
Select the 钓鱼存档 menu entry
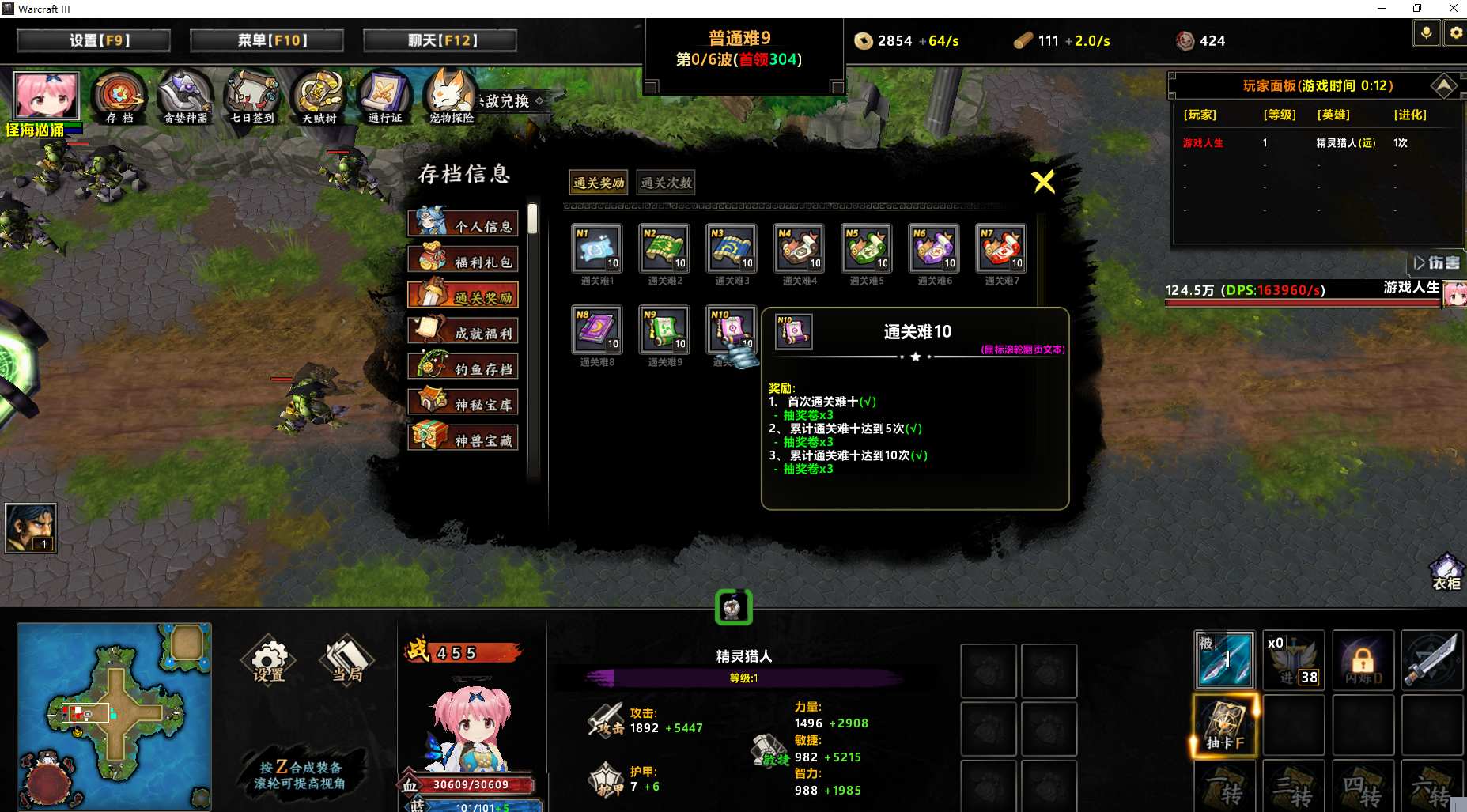(463, 367)
